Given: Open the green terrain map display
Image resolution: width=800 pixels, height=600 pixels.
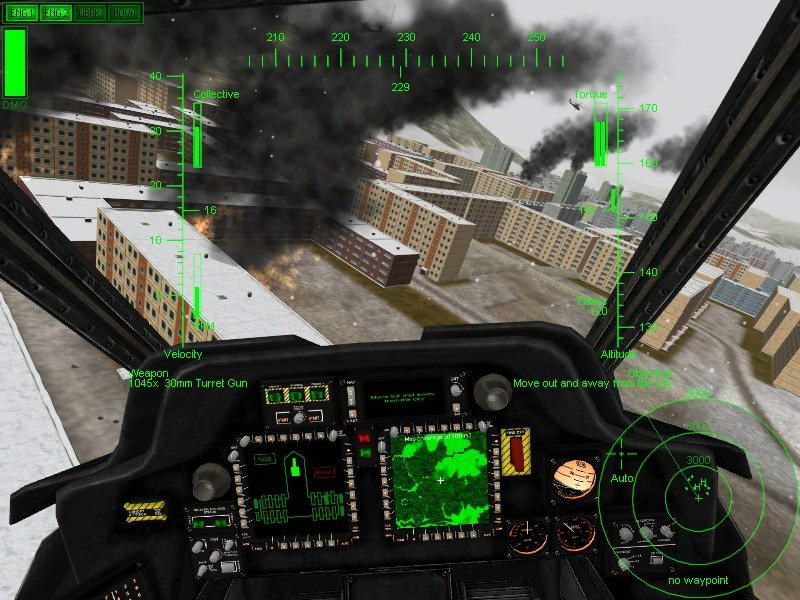Looking at the screenshot, I should [439, 480].
